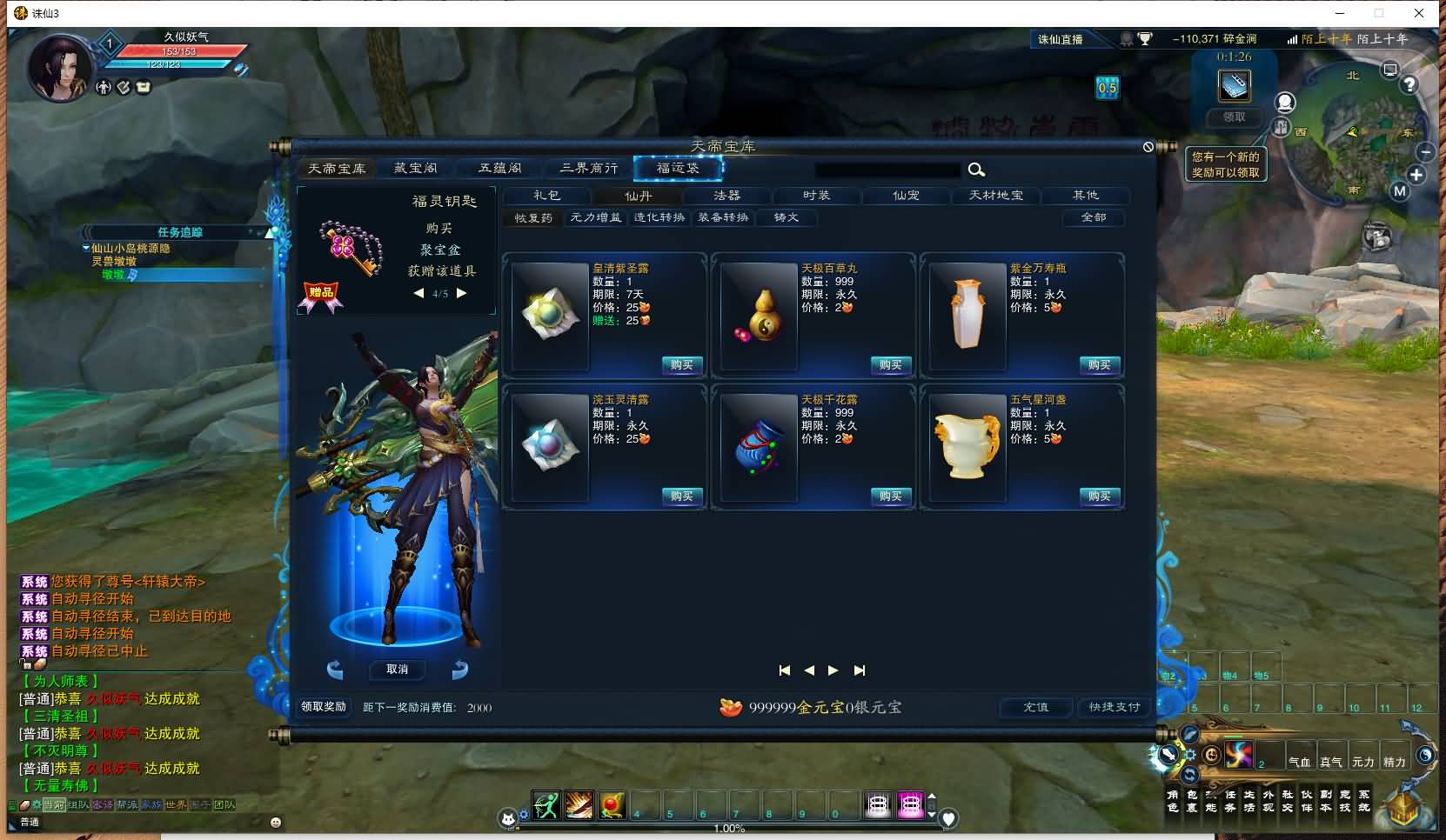Close the 天帝宝库 shop window
Viewport: 1446px width, 840px height.
(x=1148, y=147)
